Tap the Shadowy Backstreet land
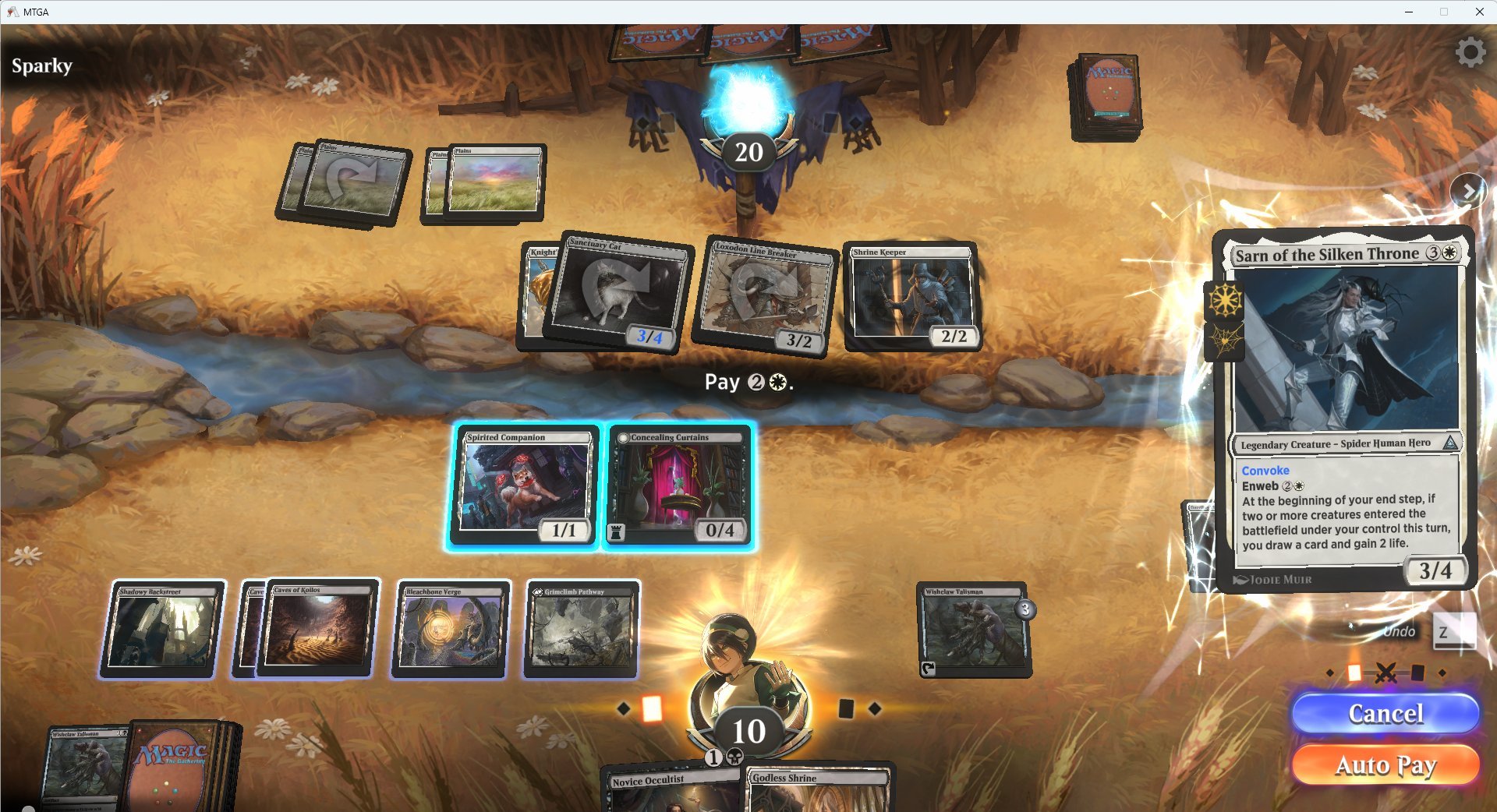 click(x=162, y=629)
